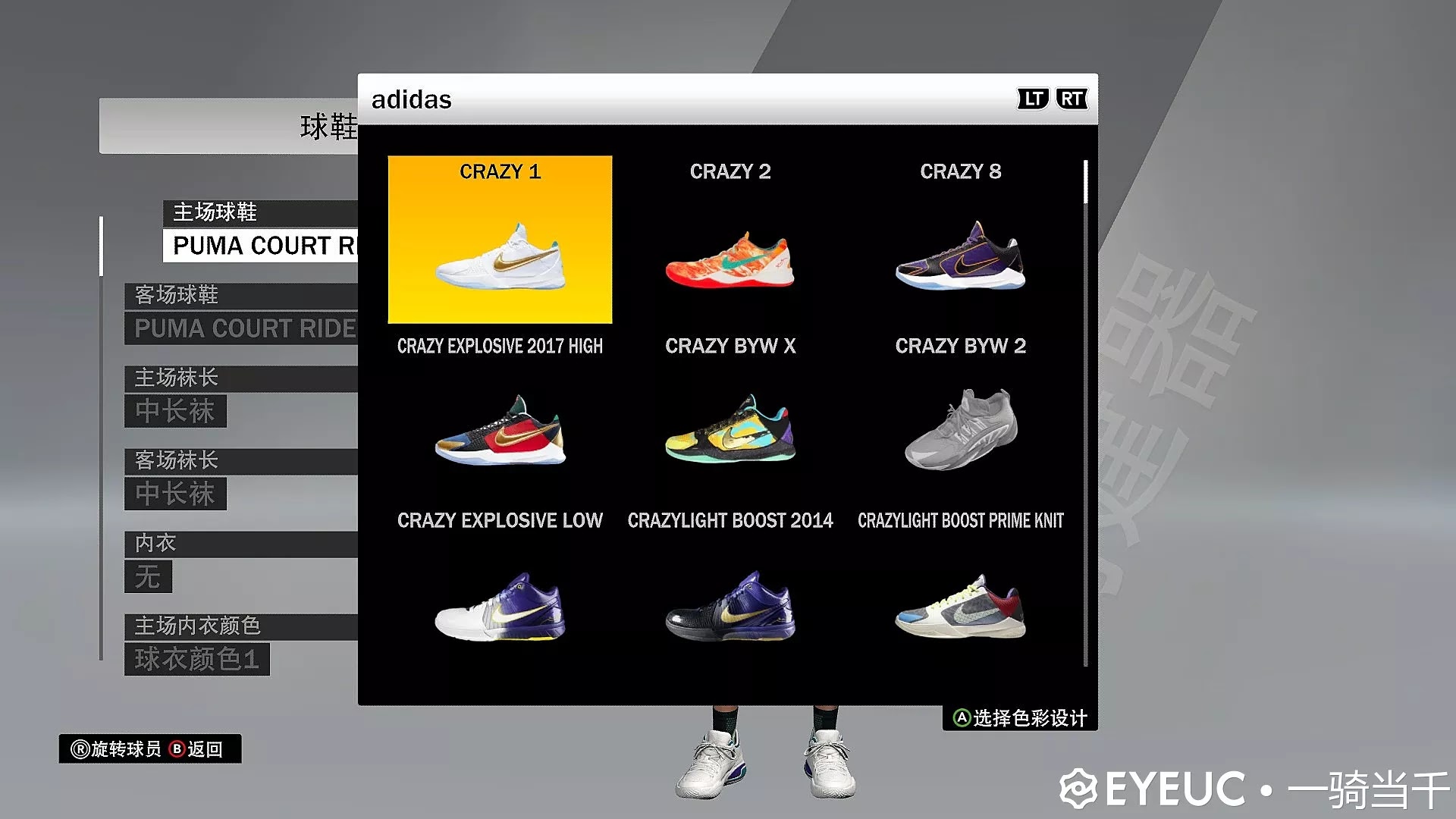1456x819 pixels.
Task: Click the A button icon next to 选择色彩设计
Action: pos(961,716)
